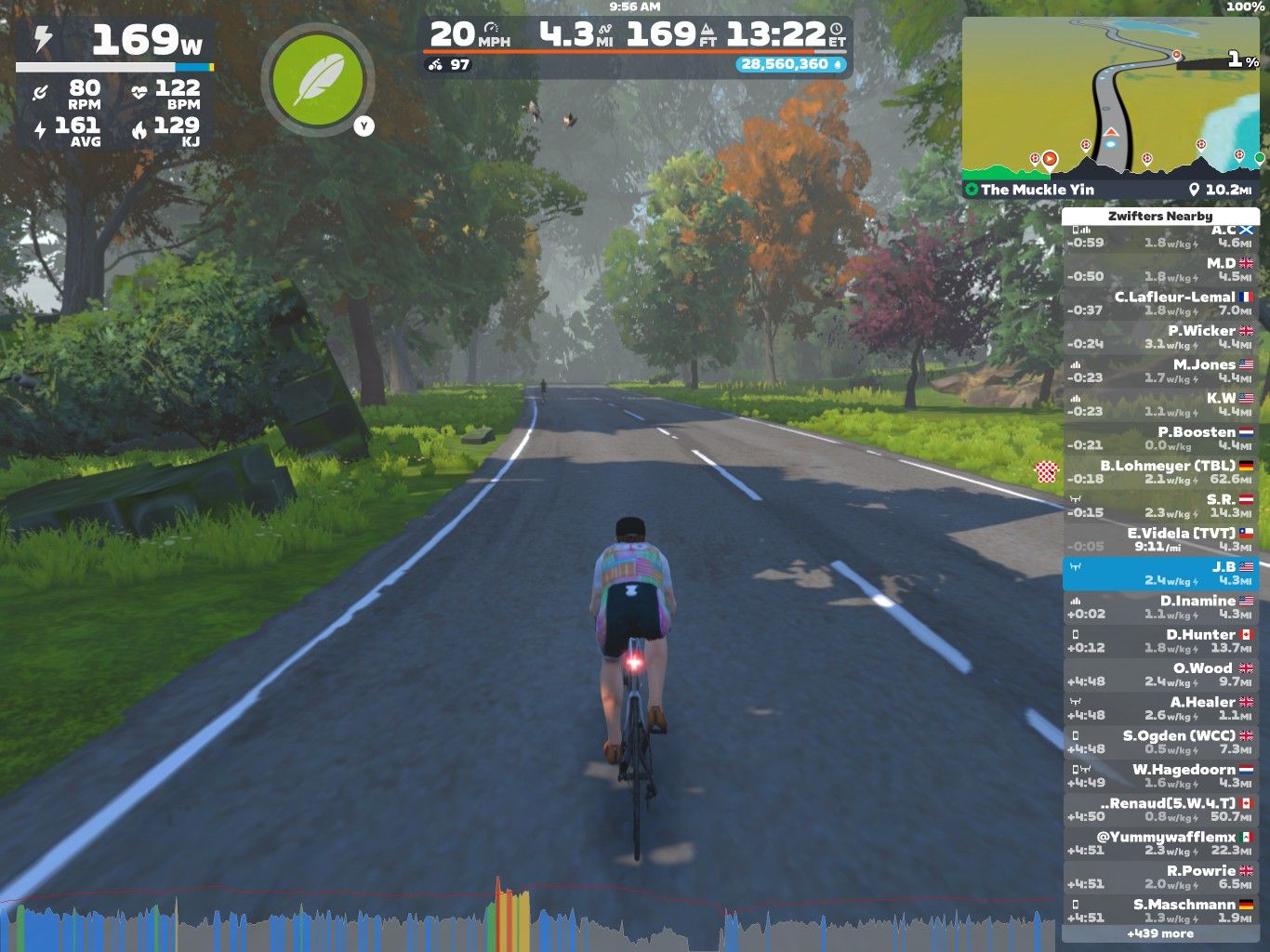The width and height of the screenshot is (1270, 952).
Task: Pick P.Boosten from the nearby riders
Action: pos(1160,438)
